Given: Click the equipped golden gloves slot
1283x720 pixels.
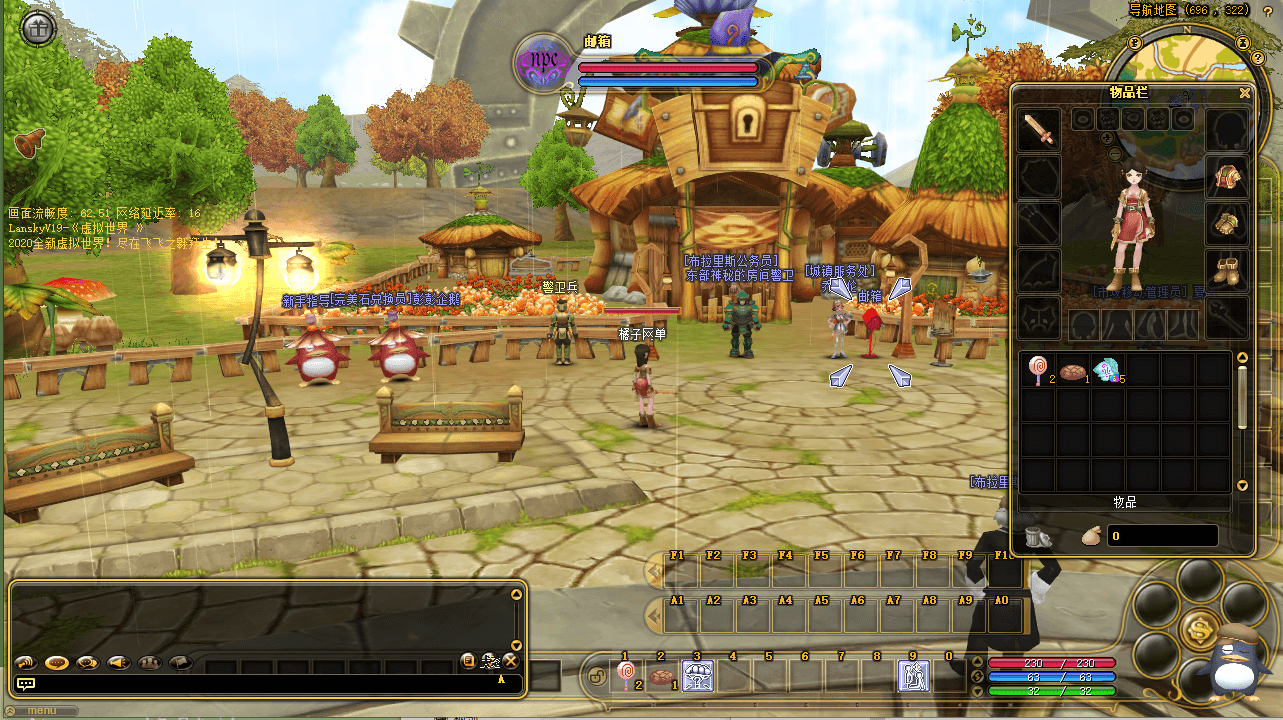Looking at the screenshot, I should click(1226, 223).
